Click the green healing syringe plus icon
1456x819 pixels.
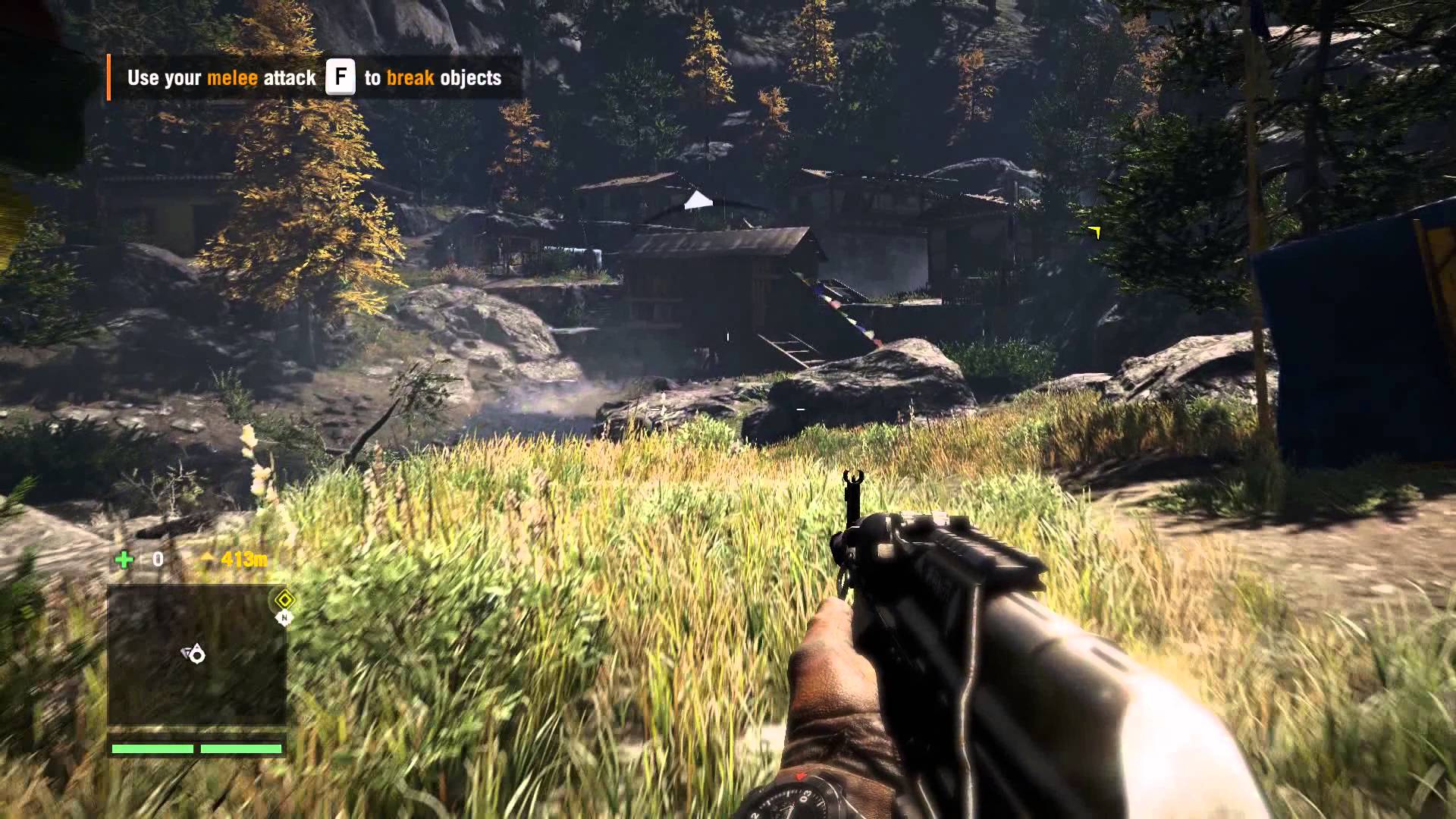click(124, 560)
